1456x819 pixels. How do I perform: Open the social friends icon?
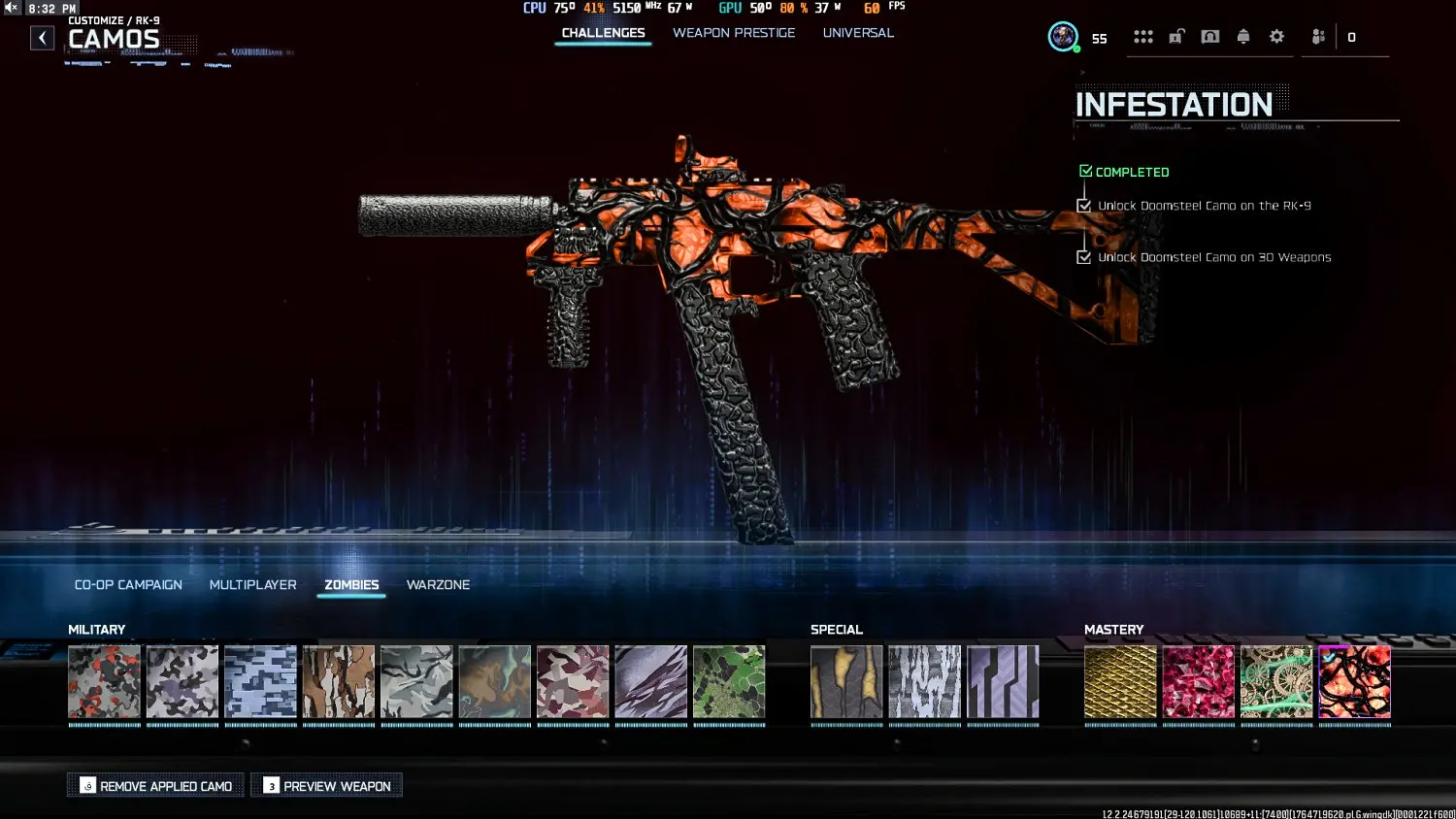tap(1317, 36)
